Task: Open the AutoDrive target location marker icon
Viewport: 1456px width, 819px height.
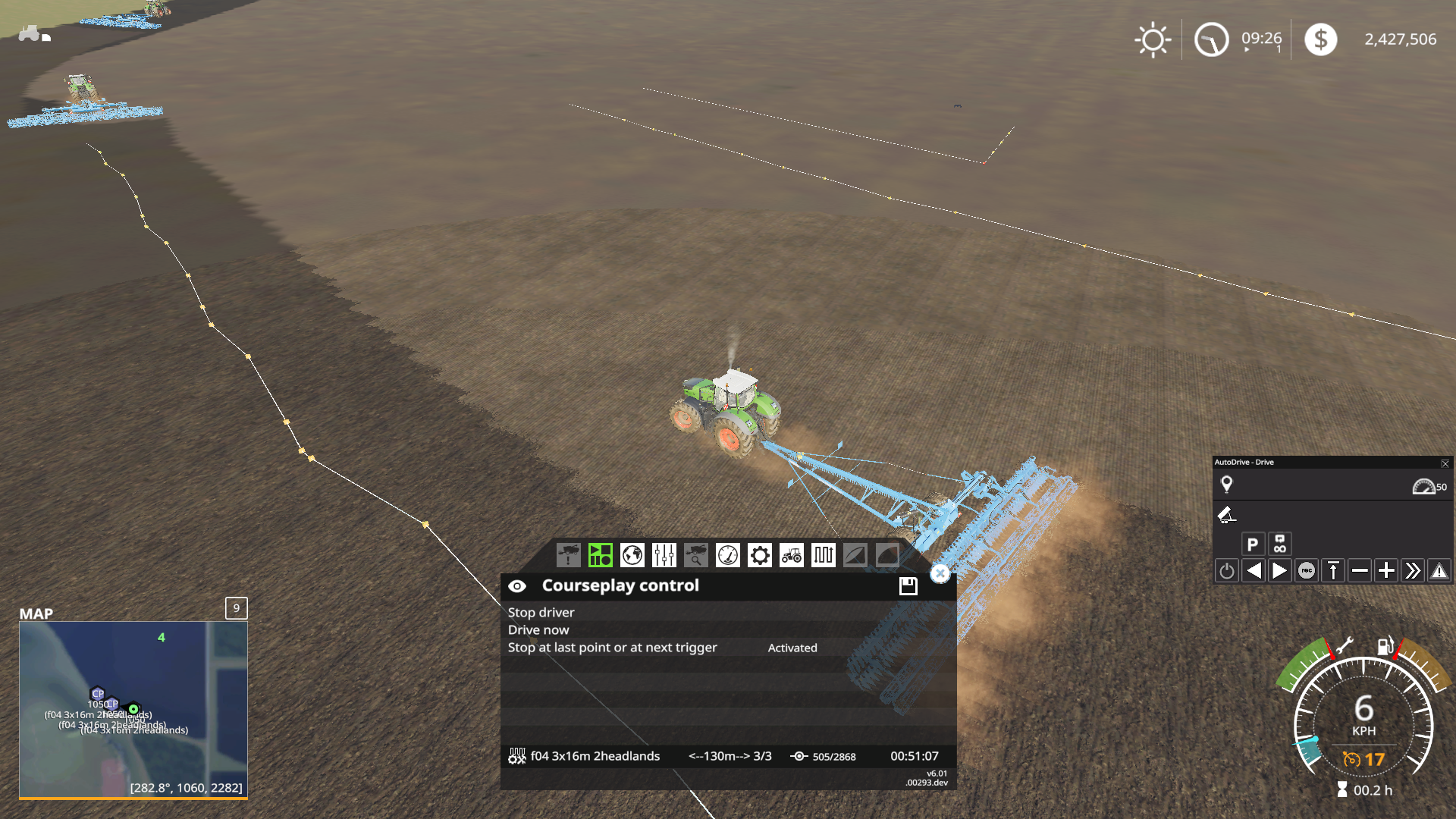Action: [1226, 484]
